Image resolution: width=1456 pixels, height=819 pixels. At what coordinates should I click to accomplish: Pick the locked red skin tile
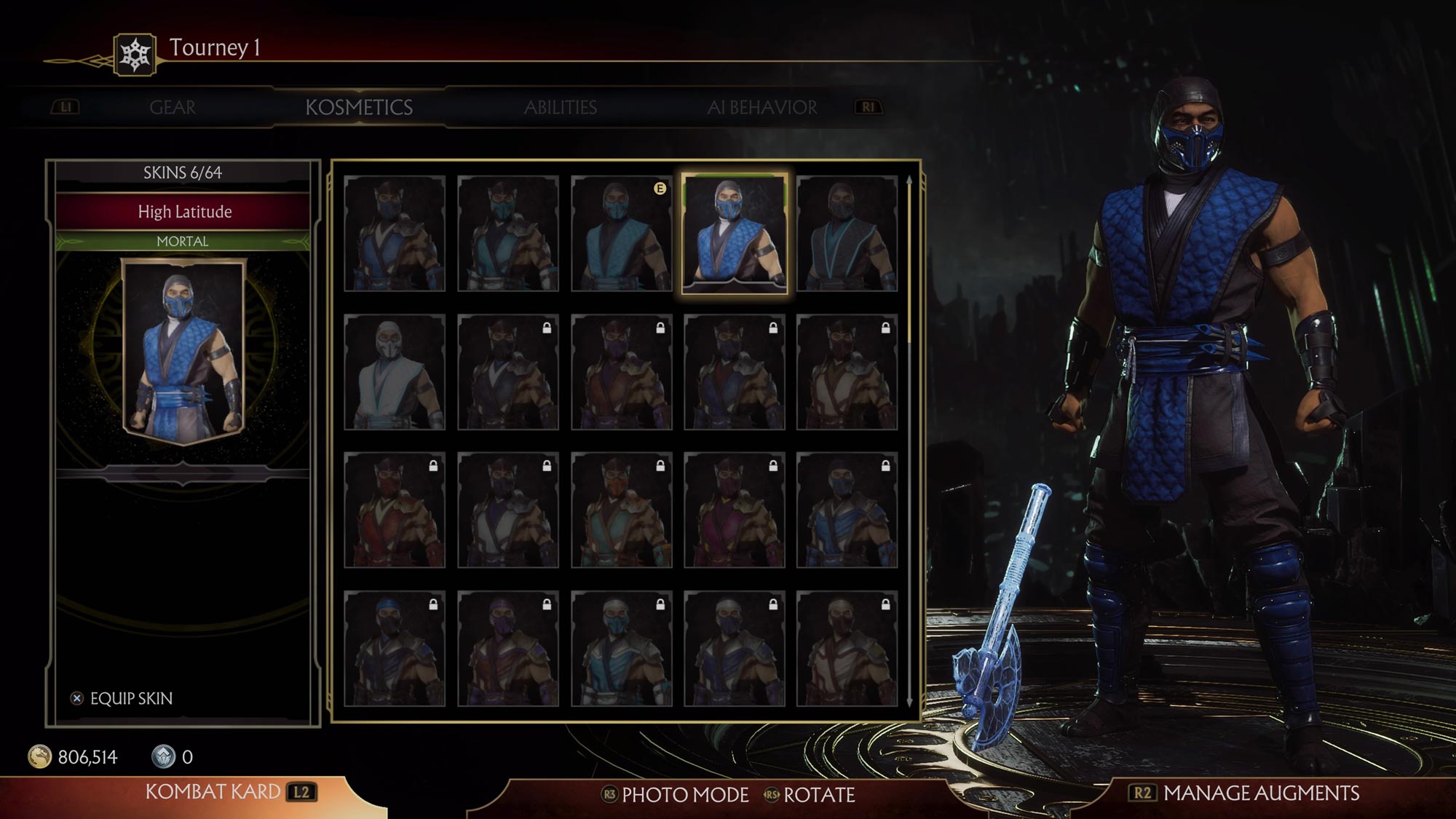click(x=395, y=510)
